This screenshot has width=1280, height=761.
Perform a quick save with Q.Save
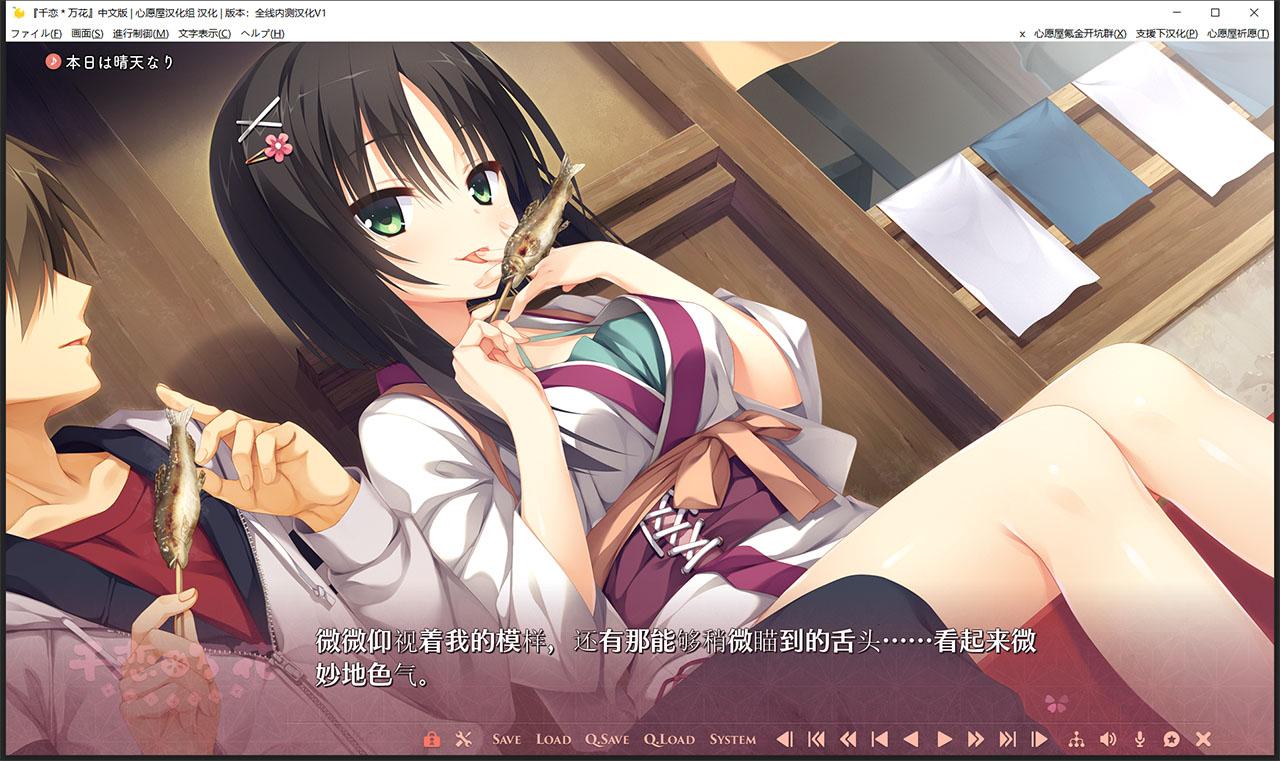pyautogui.click(x=607, y=740)
